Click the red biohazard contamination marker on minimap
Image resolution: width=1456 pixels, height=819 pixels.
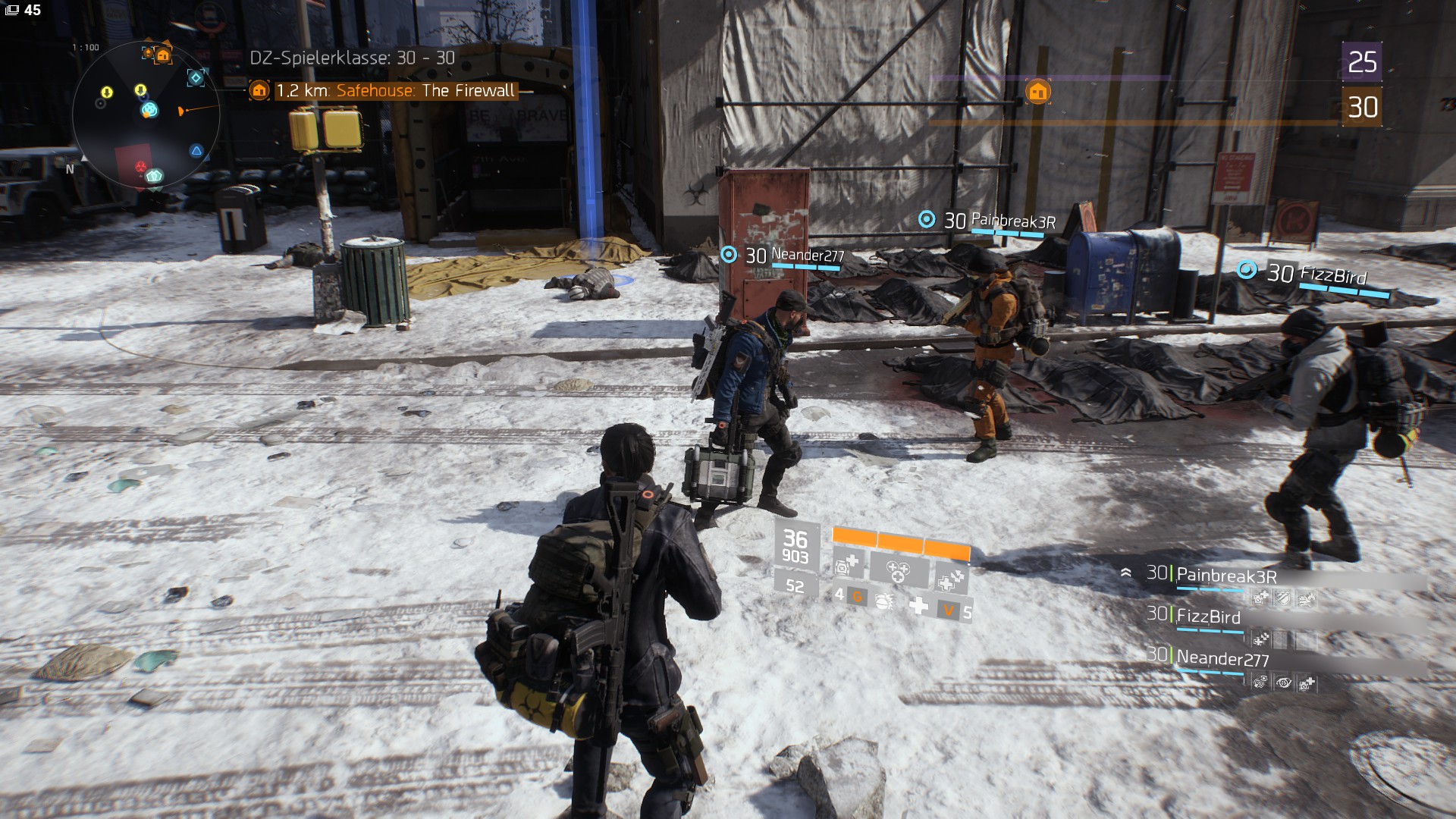pyautogui.click(x=141, y=165)
